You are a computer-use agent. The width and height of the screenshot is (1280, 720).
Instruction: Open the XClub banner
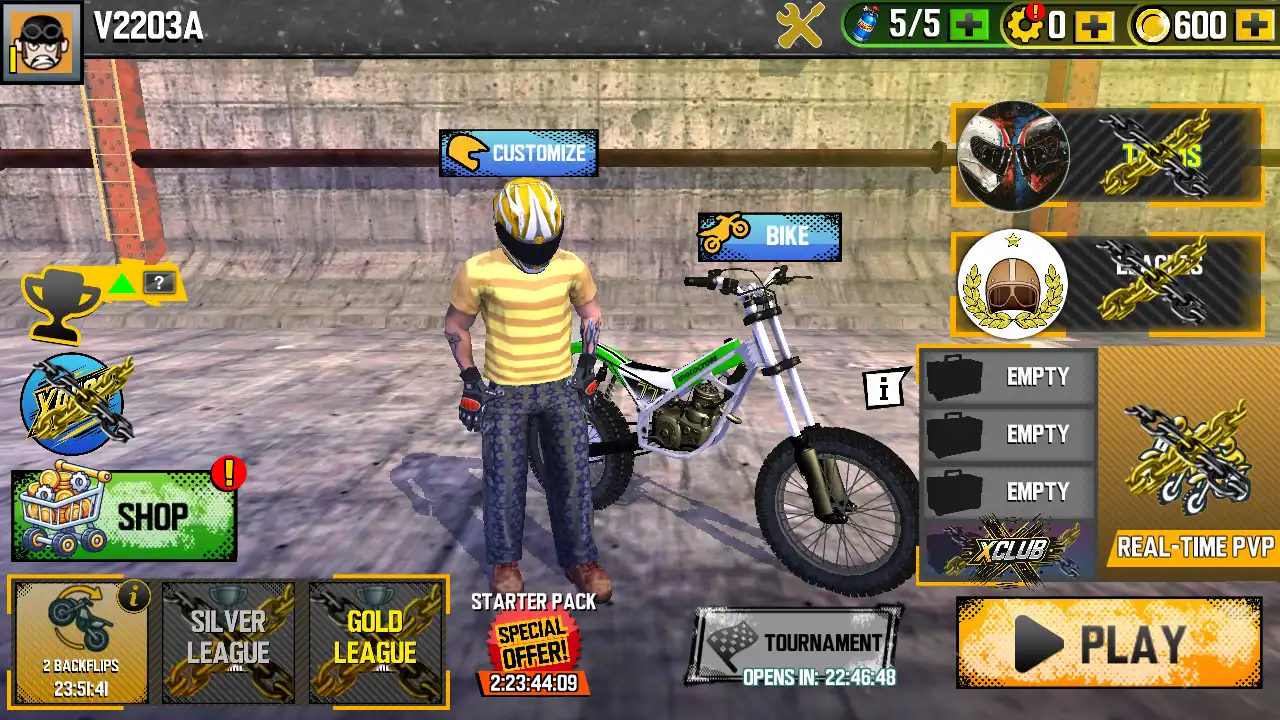1007,550
